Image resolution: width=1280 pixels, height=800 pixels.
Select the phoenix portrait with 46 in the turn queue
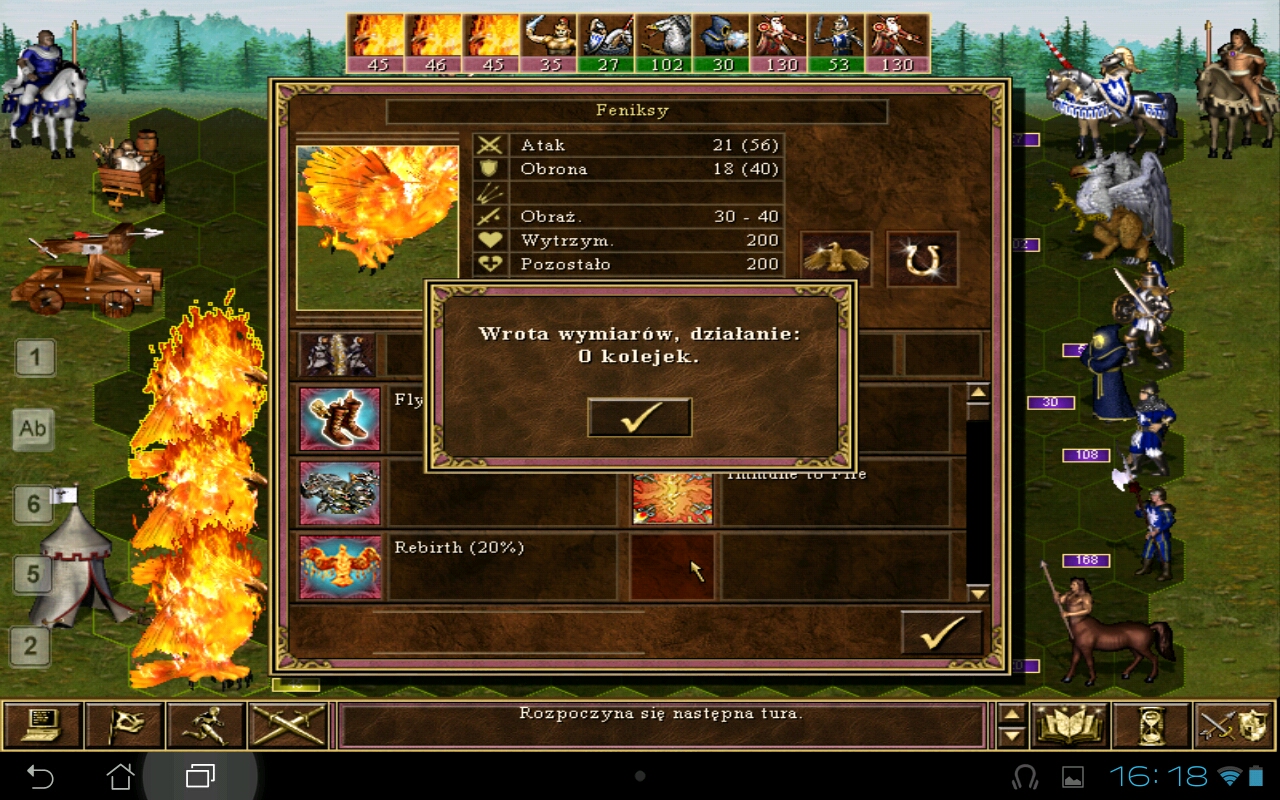click(x=434, y=43)
